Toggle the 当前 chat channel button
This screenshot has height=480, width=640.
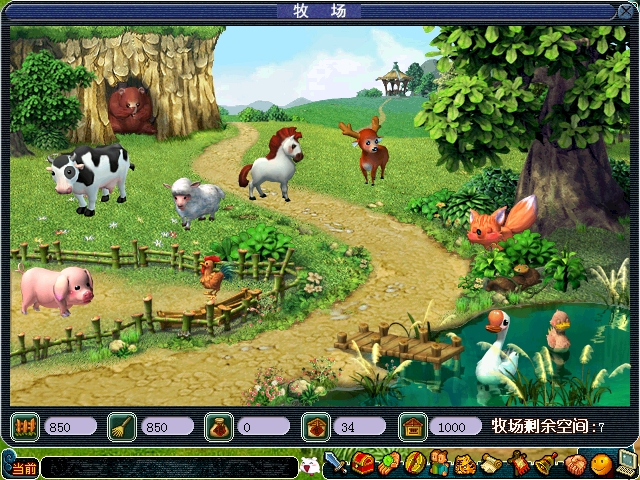pyautogui.click(x=24, y=468)
